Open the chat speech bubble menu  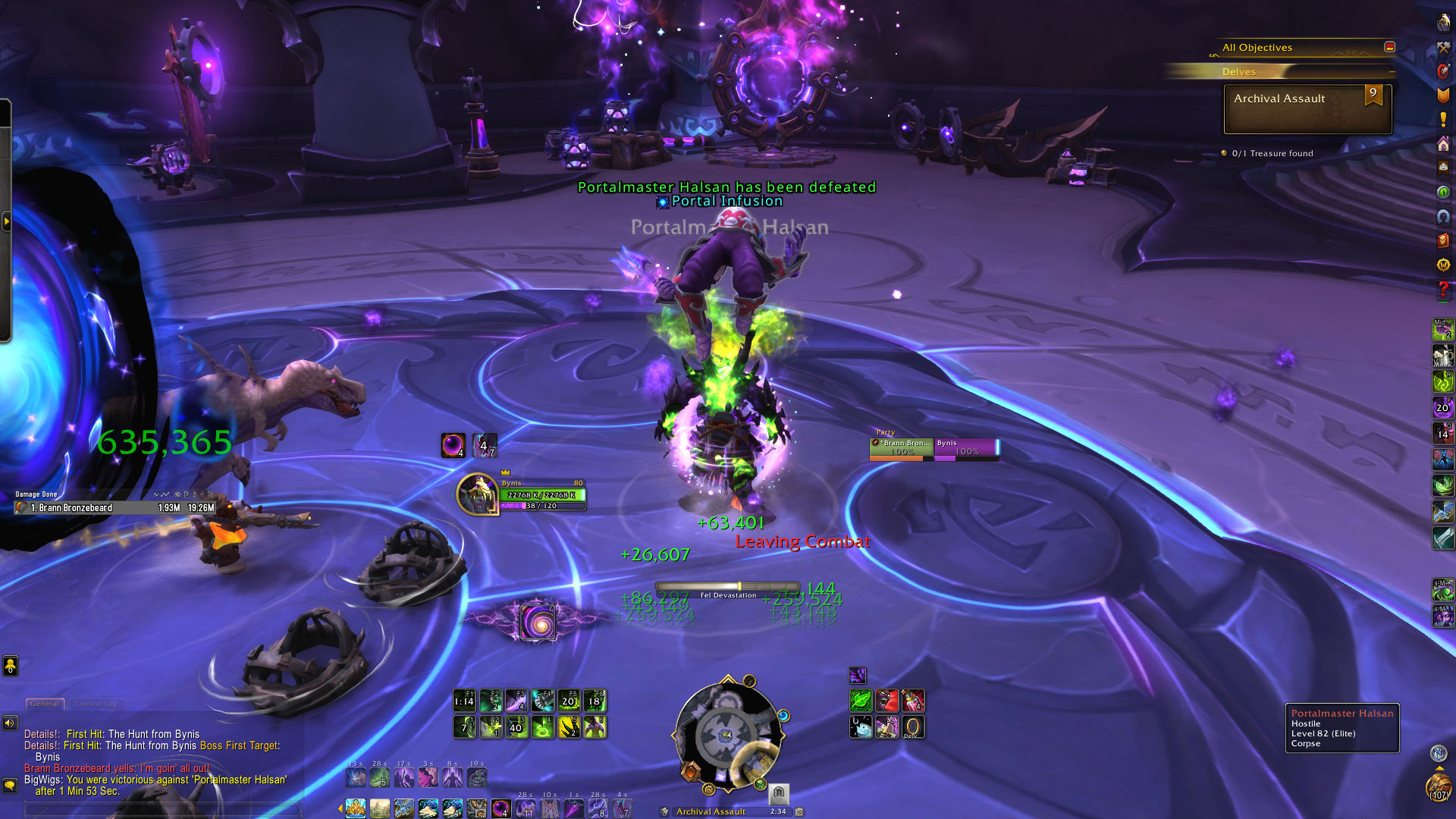tap(10, 785)
